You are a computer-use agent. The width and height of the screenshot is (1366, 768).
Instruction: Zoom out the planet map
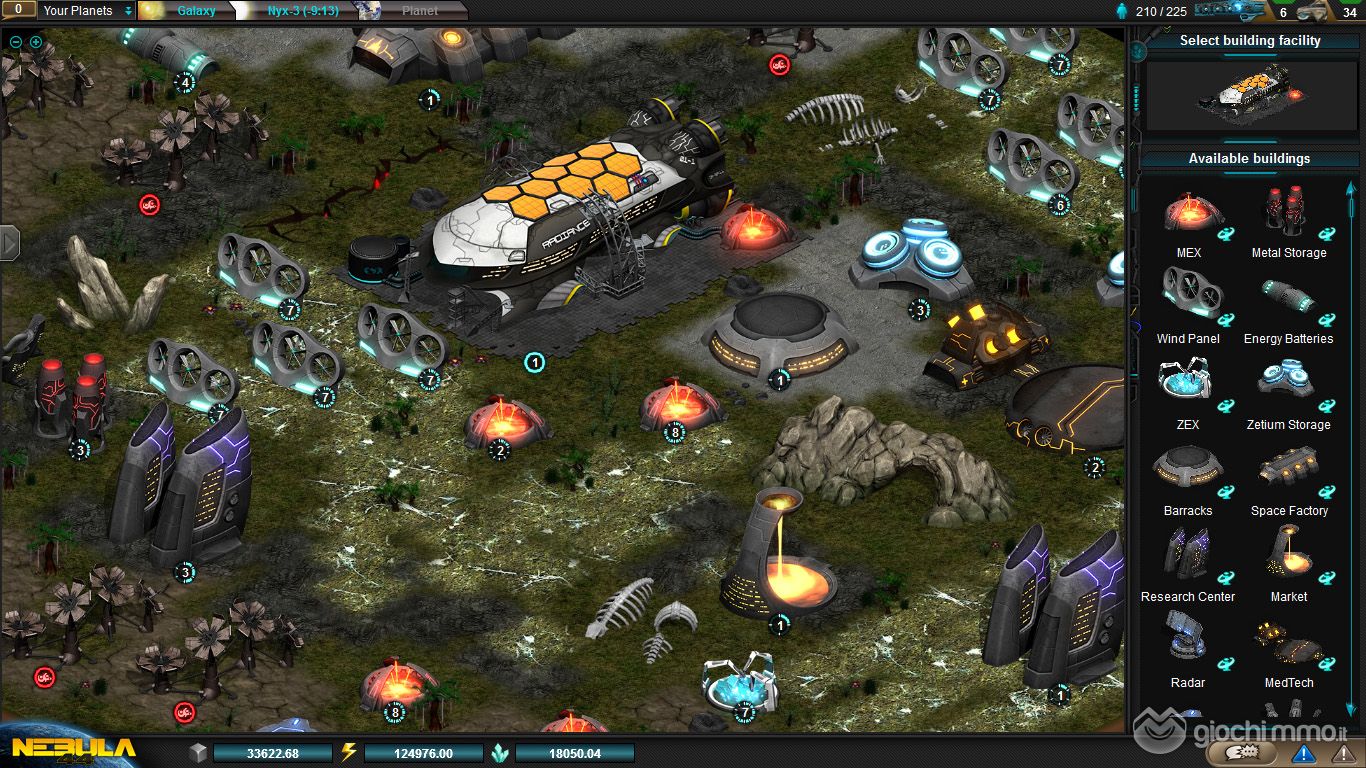16,42
